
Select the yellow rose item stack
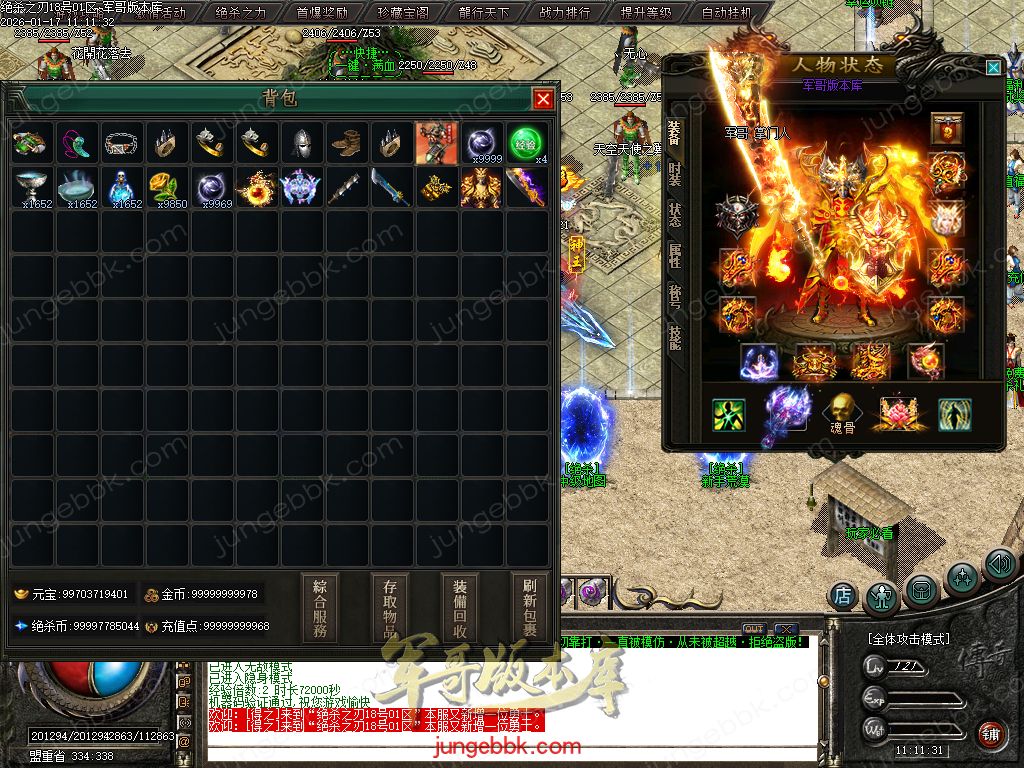click(166, 187)
